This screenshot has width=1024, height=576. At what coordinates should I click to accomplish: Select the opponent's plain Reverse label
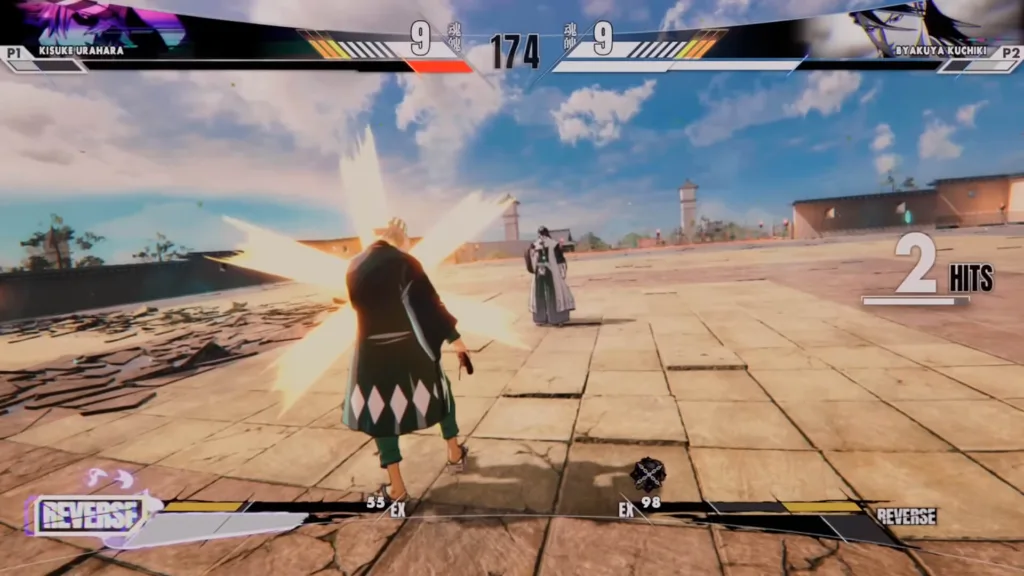[x=906, y=516]
